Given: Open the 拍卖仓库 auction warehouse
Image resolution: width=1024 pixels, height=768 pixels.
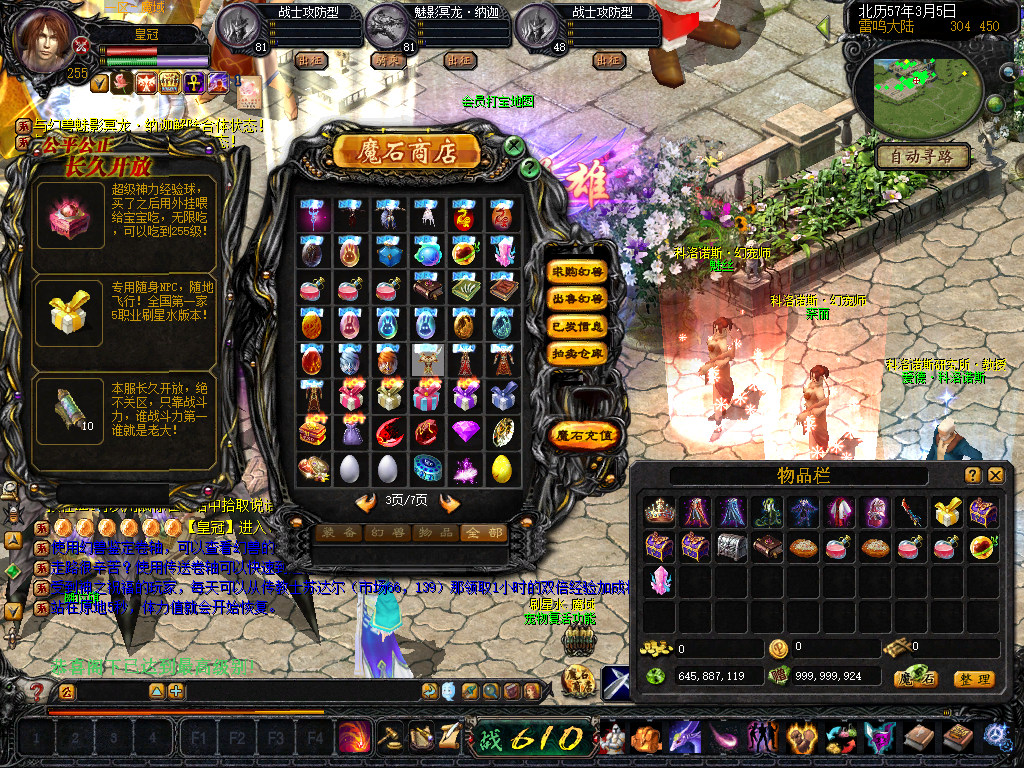Looking at the screenshot, I should point(577,353).
